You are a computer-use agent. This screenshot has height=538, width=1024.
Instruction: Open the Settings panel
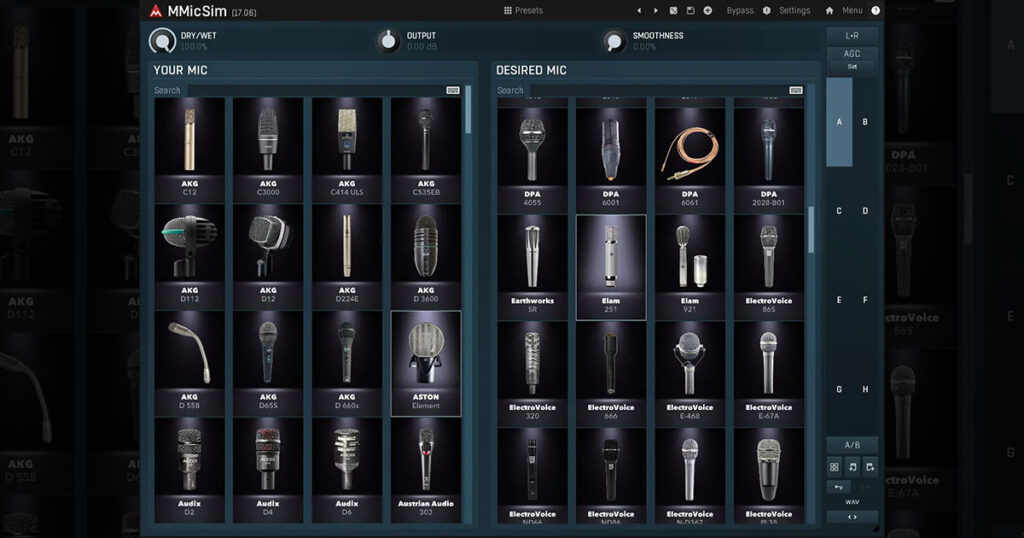coord(794,10)
